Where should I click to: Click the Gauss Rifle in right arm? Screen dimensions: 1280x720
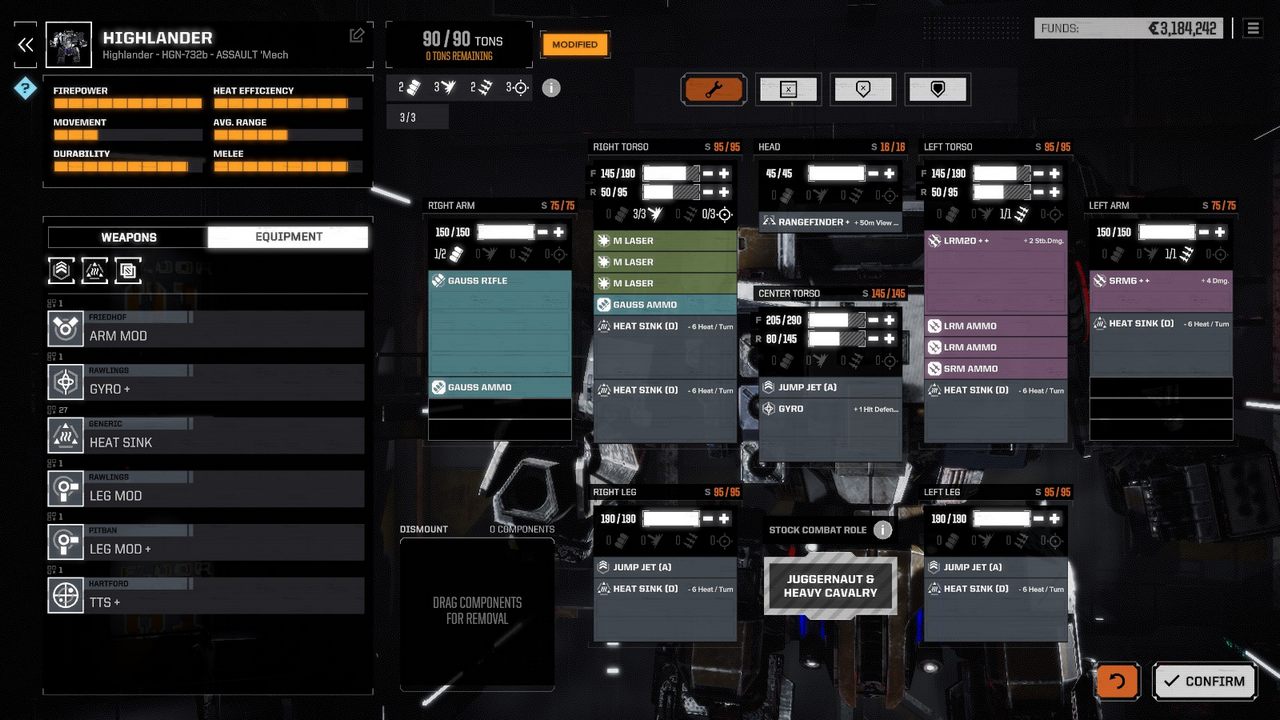(x=499, y=281)
